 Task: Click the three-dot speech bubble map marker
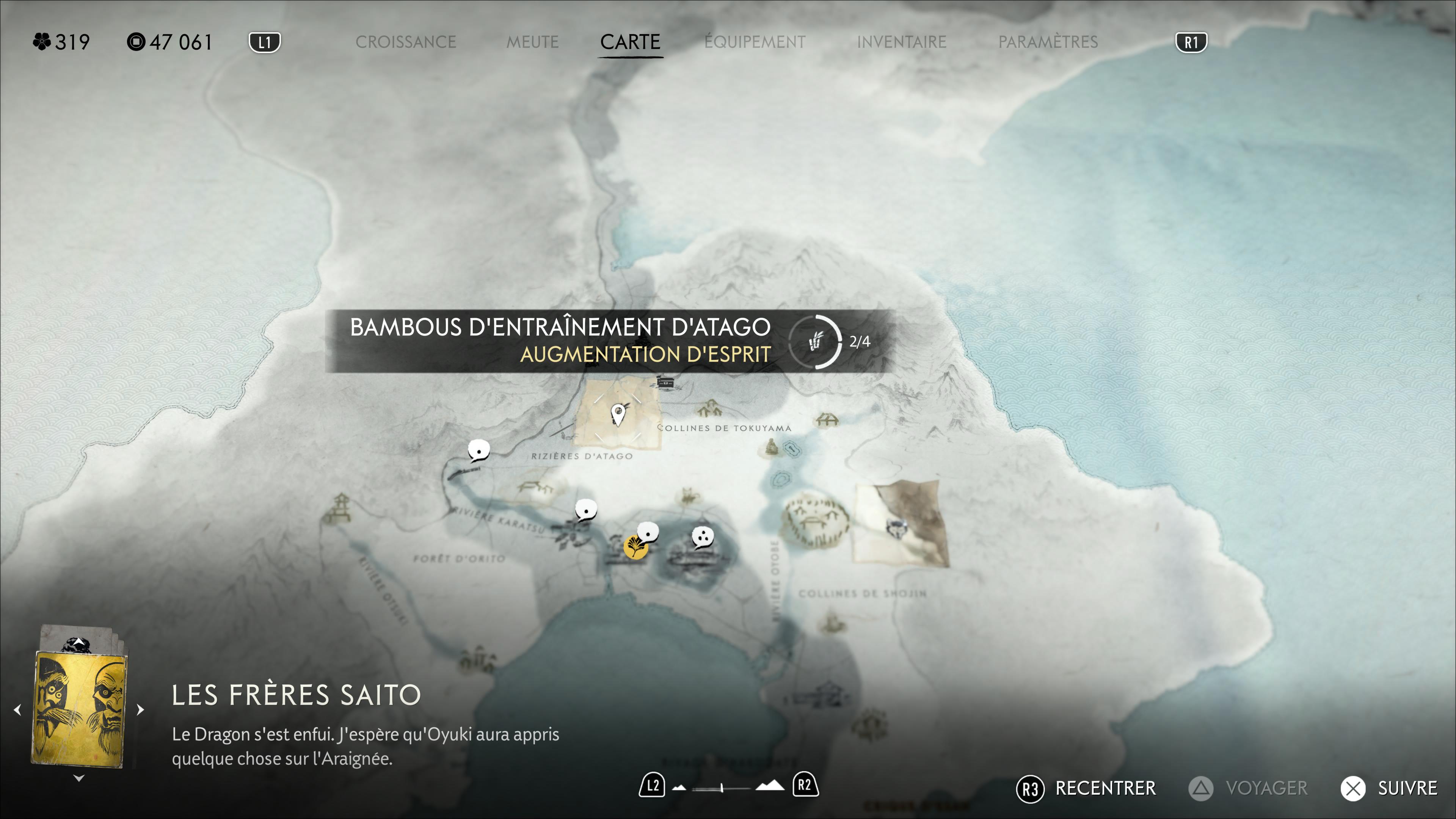click(x=703, y=537)
